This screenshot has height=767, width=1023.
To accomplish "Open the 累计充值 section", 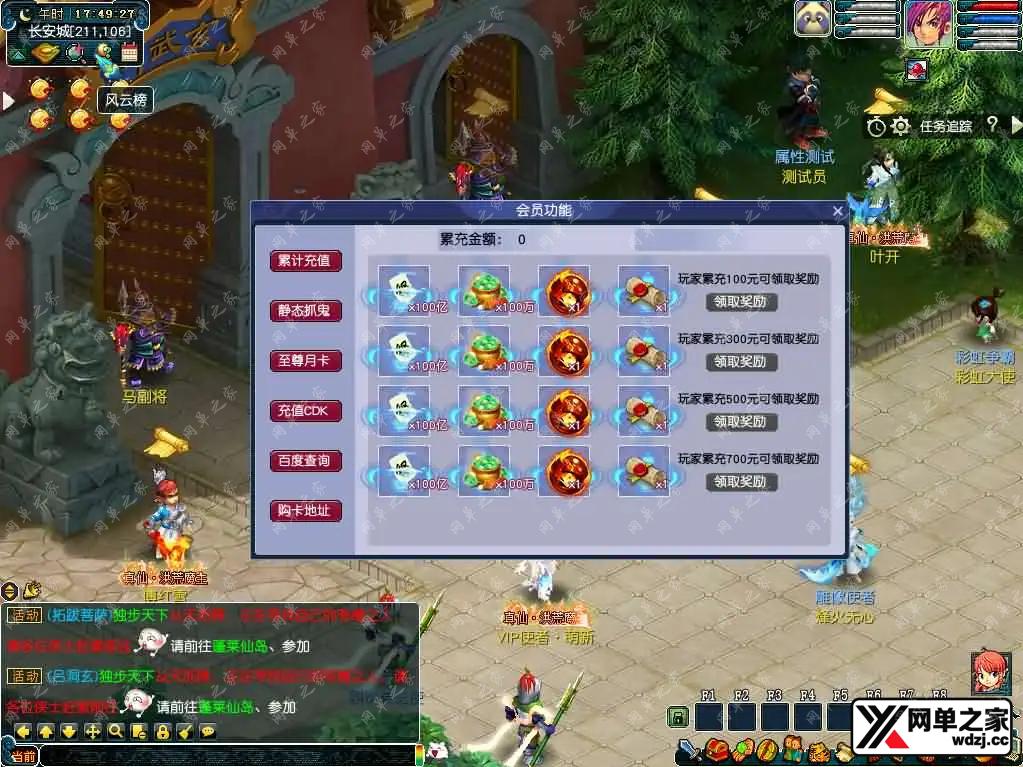I will coord(305,261).
